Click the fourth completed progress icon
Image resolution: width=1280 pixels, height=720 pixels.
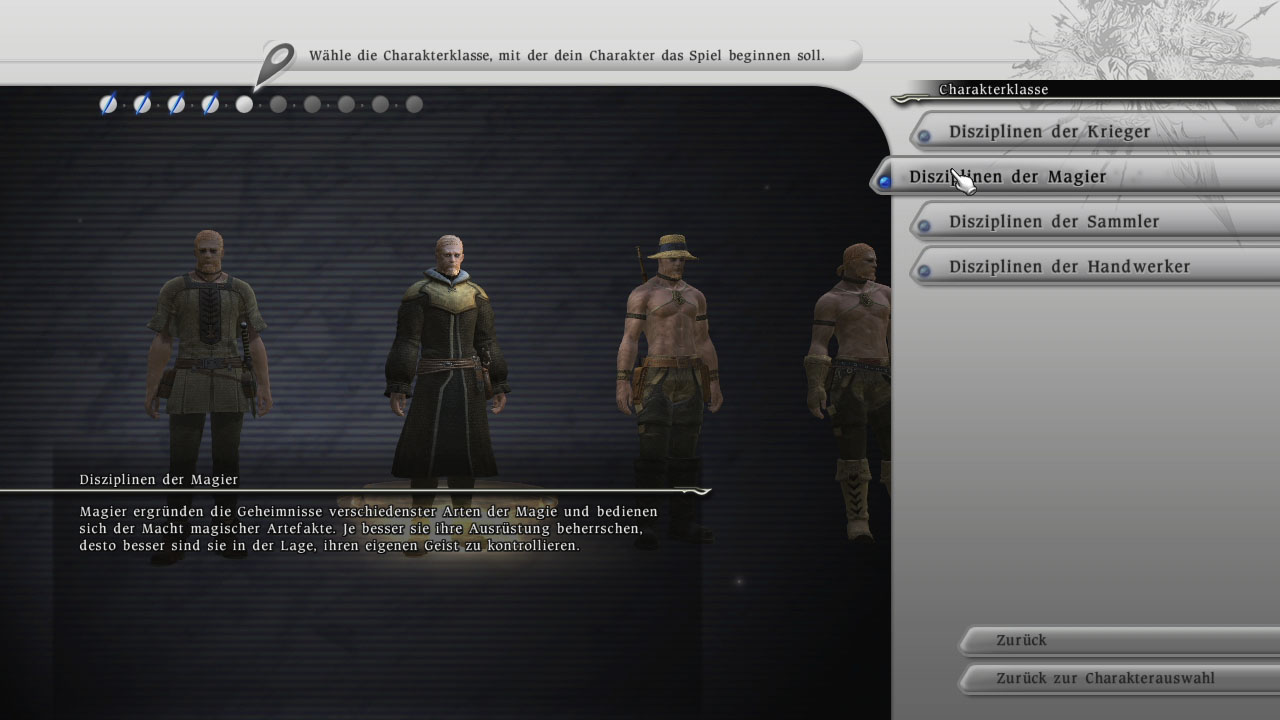(210, 103)
